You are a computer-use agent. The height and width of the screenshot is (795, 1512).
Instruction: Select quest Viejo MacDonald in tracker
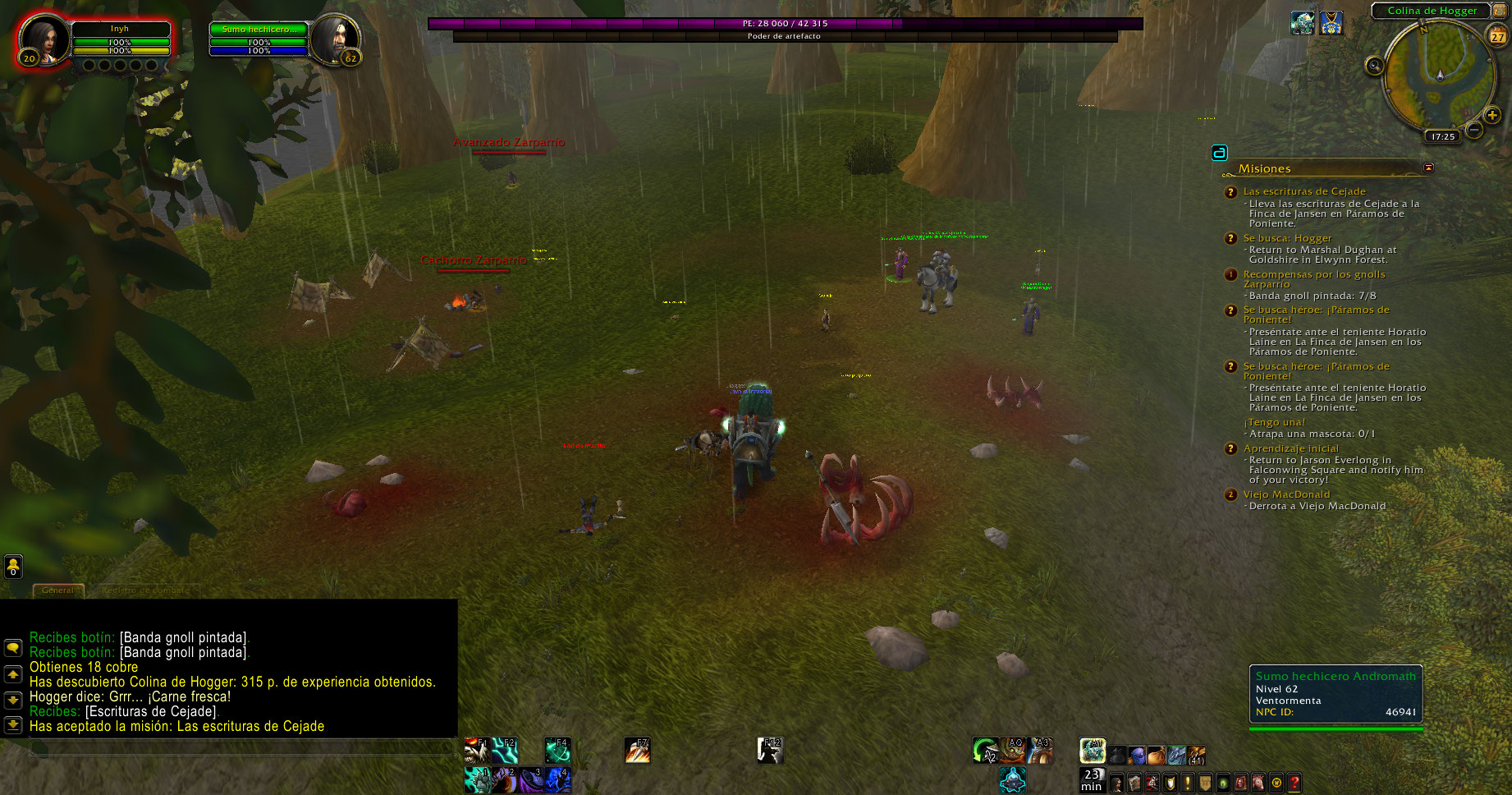point(1286,494)
